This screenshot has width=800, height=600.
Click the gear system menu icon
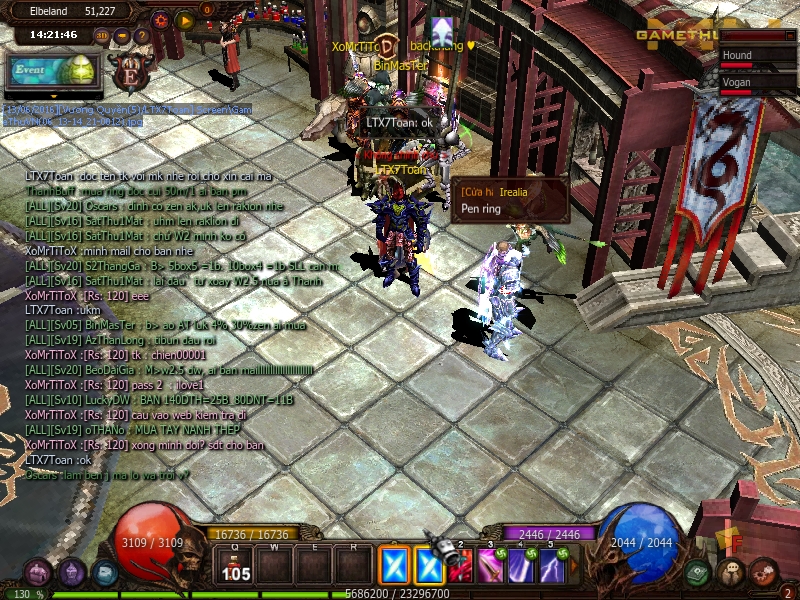tap(764, 573)
